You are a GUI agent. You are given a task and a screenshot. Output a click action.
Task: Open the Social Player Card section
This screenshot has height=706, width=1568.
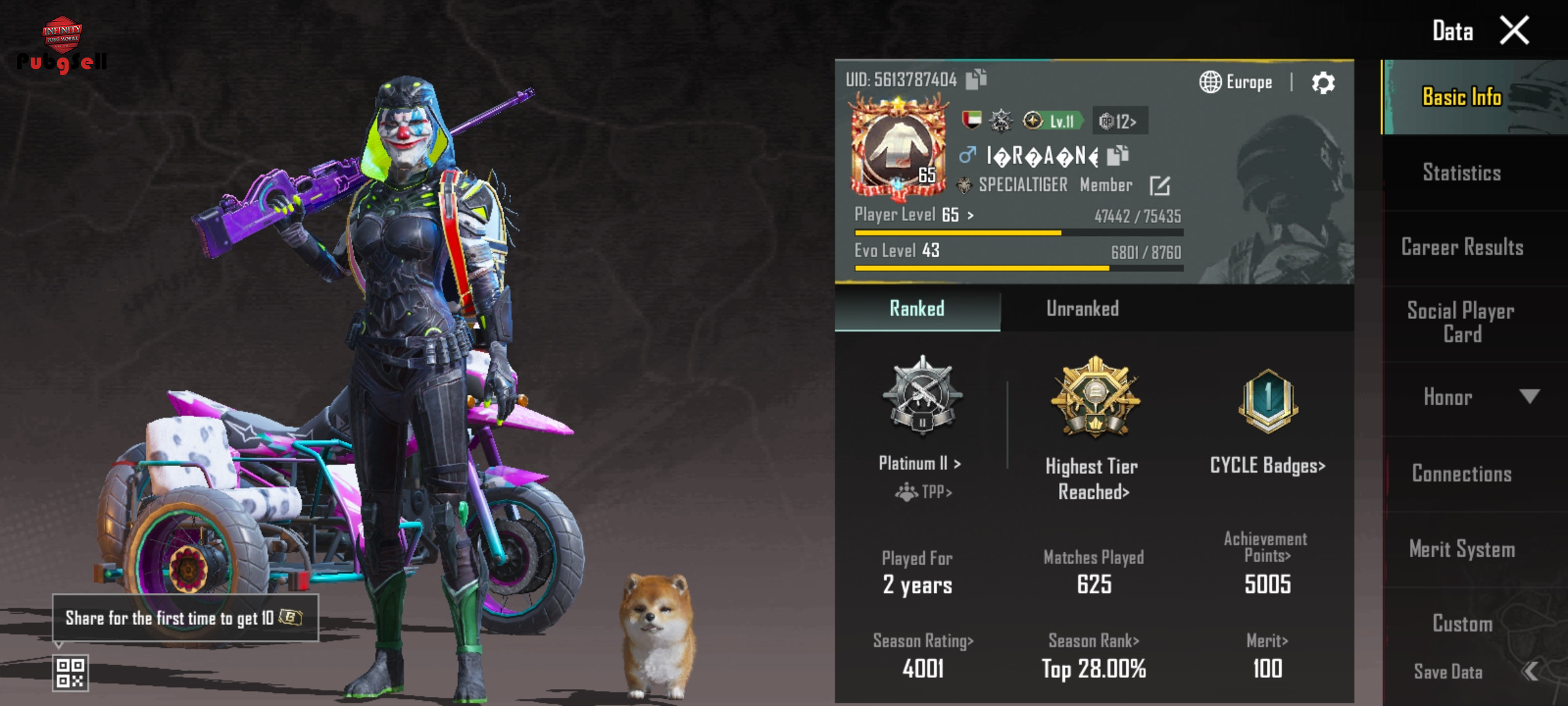[1462, 322]
